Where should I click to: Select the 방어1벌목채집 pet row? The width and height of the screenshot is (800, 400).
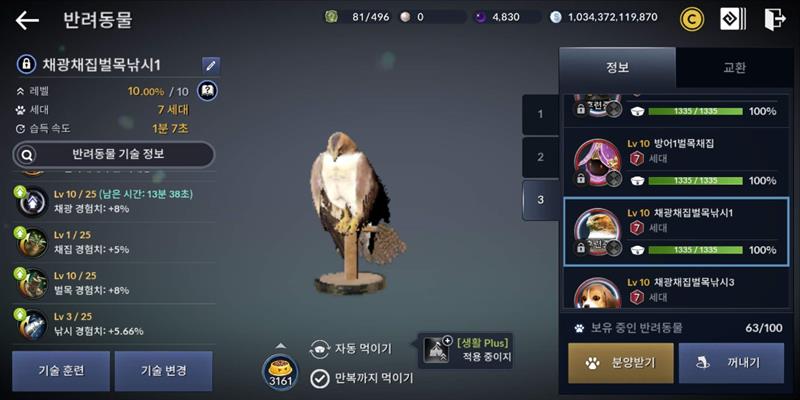click(x=677, y=162)
